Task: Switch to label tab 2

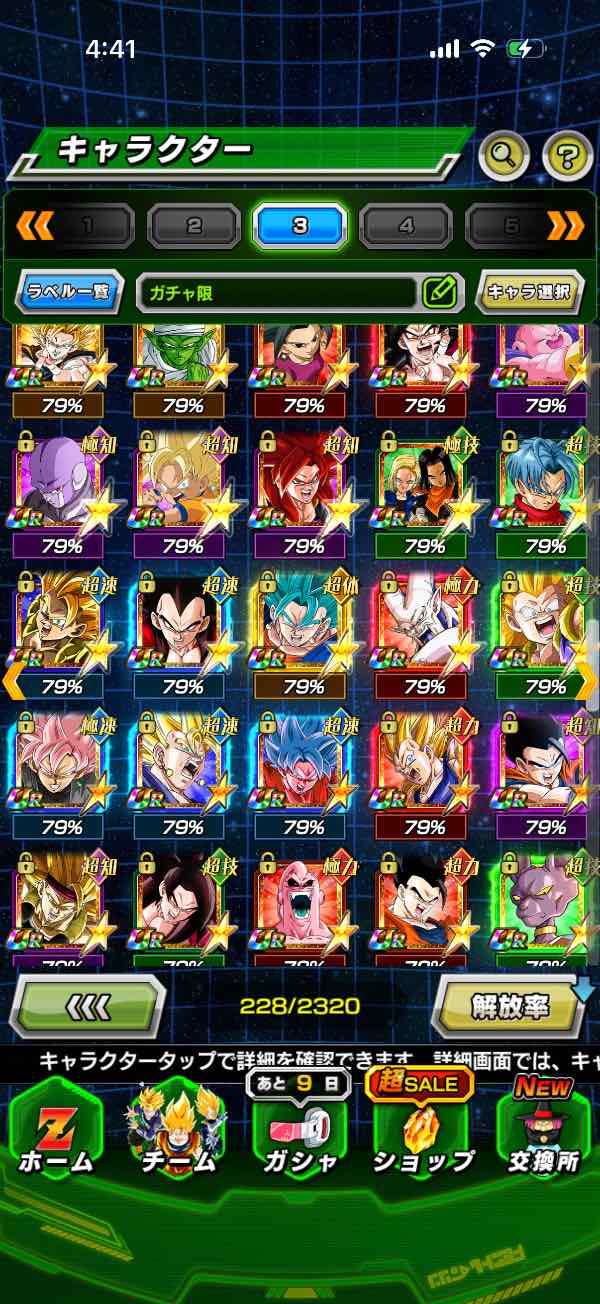Action: [x=194, y=226]
